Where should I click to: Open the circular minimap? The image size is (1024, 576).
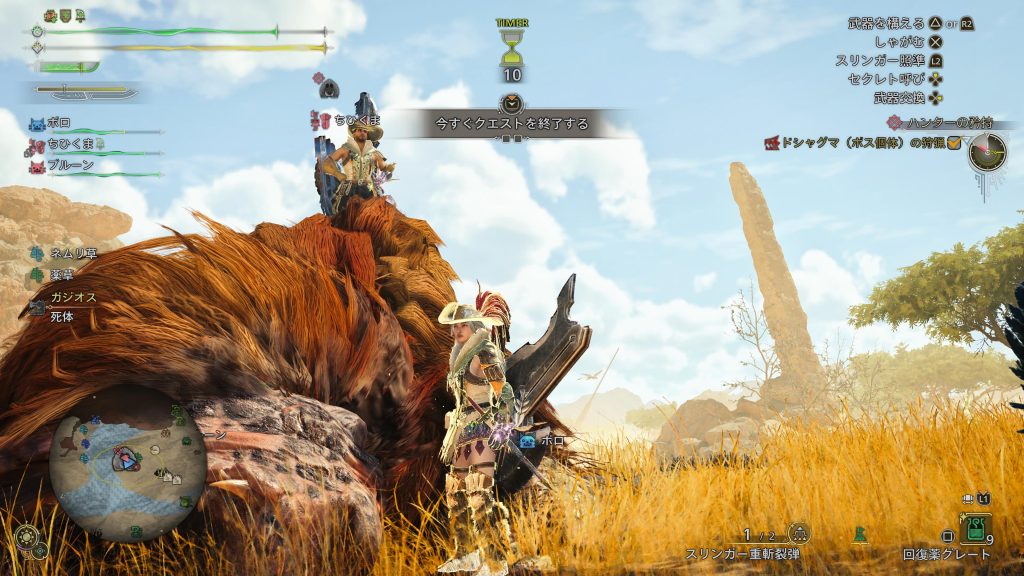[127, 461]
